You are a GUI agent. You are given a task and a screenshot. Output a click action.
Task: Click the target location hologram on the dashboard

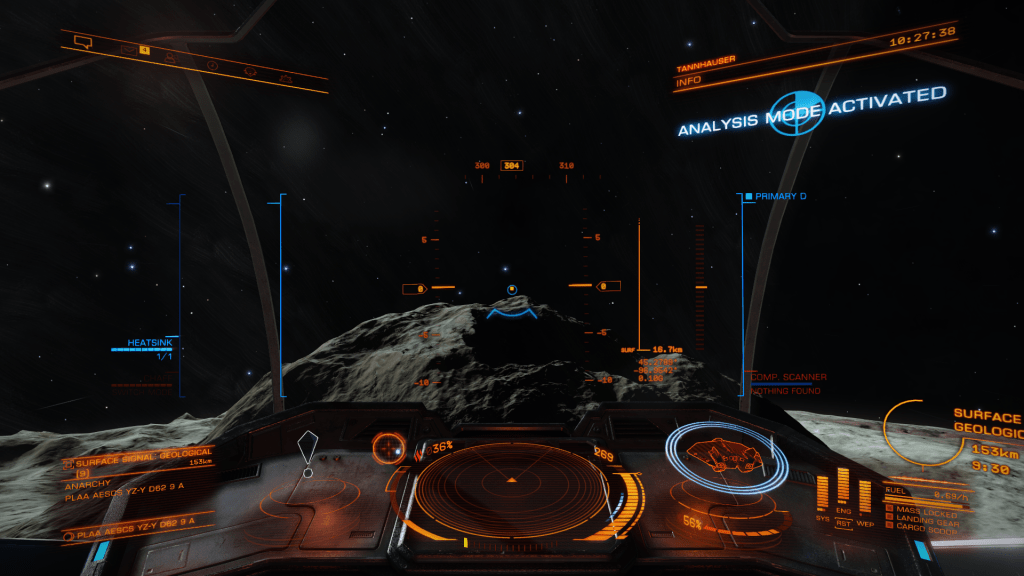(x=308, y=450)
